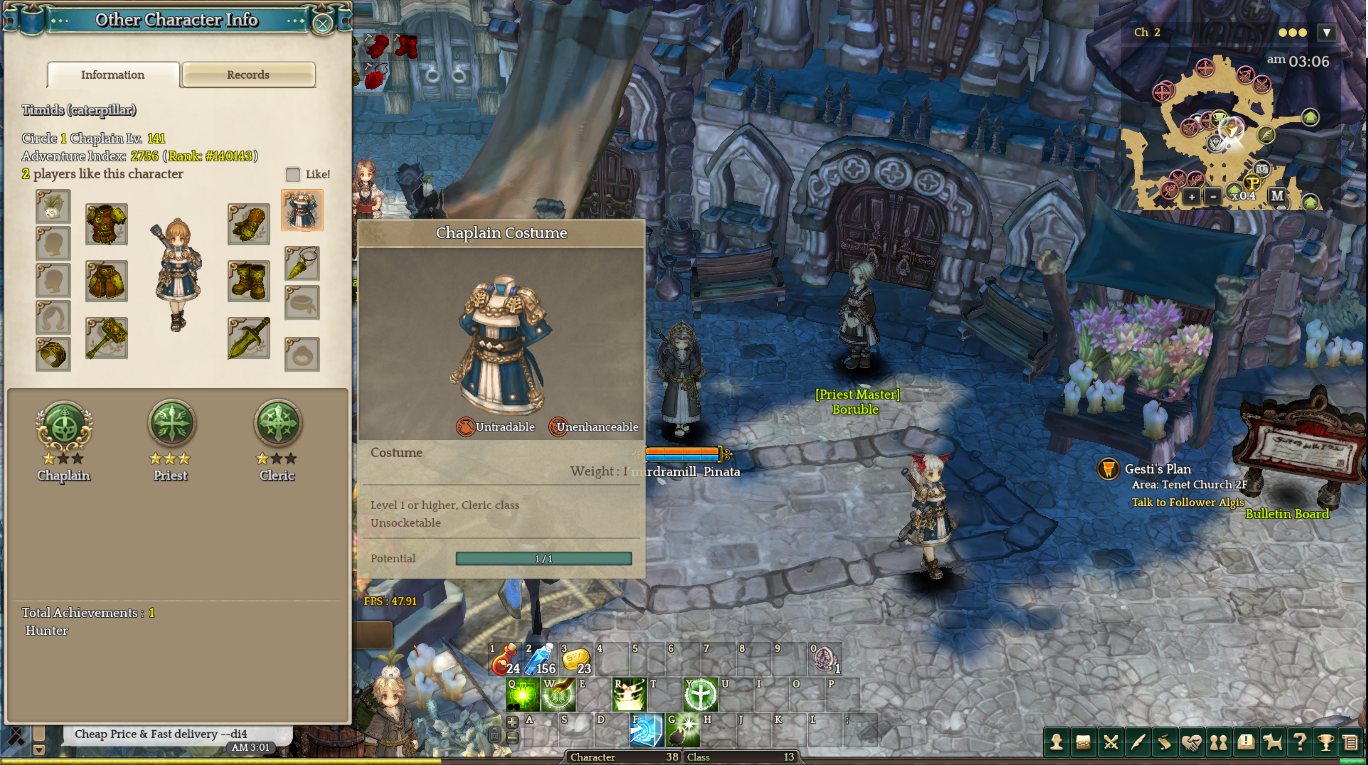This screenshot has width=1368, height=765.
Task: Close the Other Character Info window
Action: coord(323,22)
